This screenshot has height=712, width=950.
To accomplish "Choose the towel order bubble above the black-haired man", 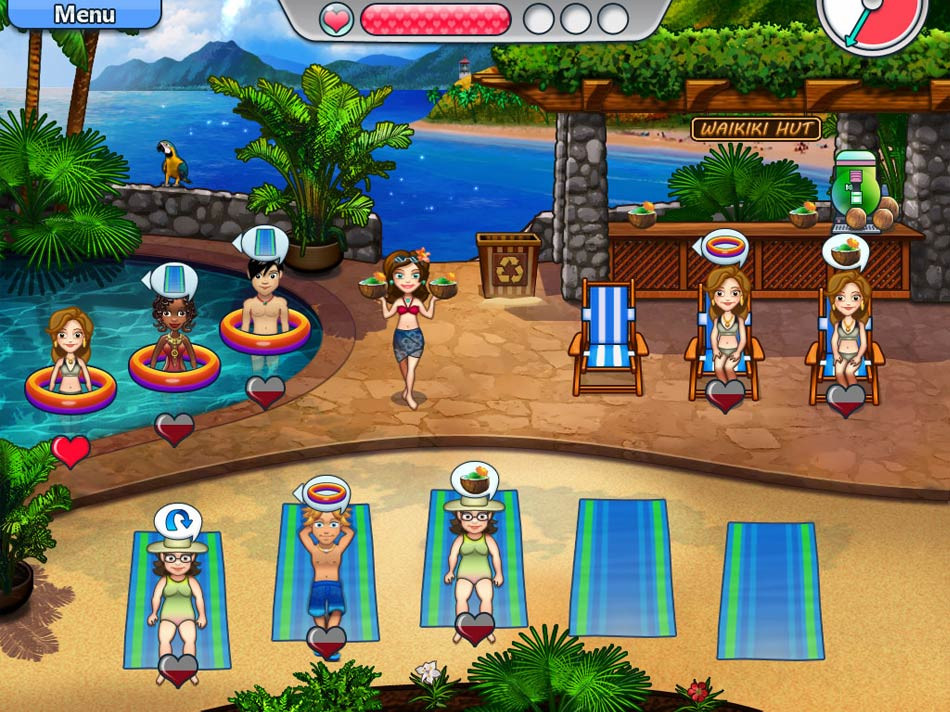I will (x=261, y=244).
